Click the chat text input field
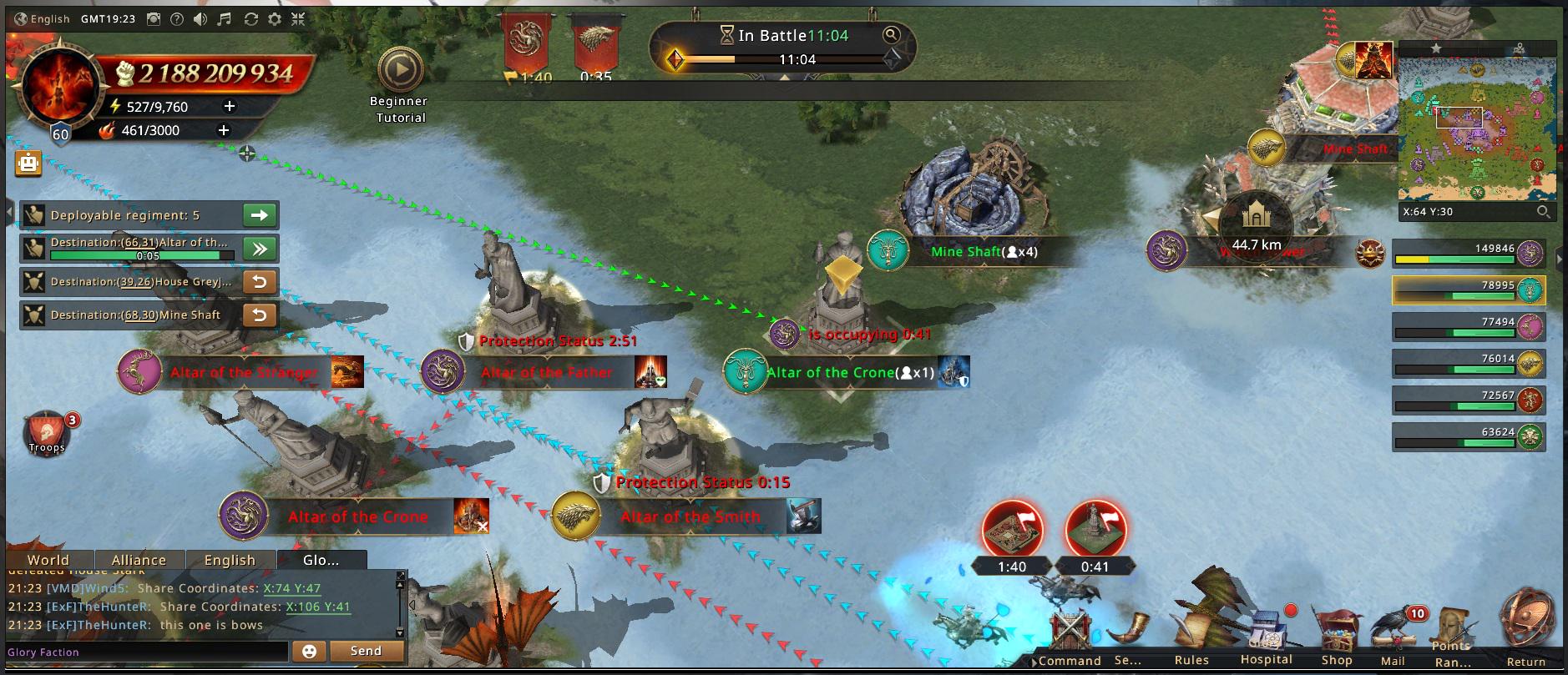Image resolution: width=1568 pixels, height=675 pixels. click(146, 652)
